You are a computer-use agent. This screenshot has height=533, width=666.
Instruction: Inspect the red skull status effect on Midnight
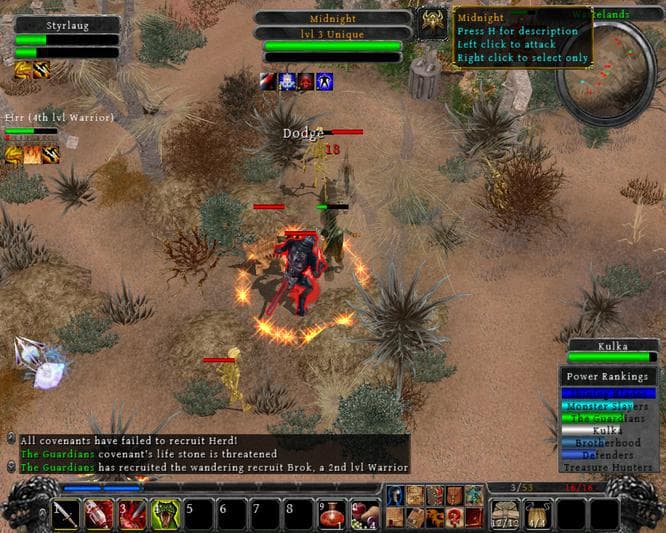(x=306, y=82)
